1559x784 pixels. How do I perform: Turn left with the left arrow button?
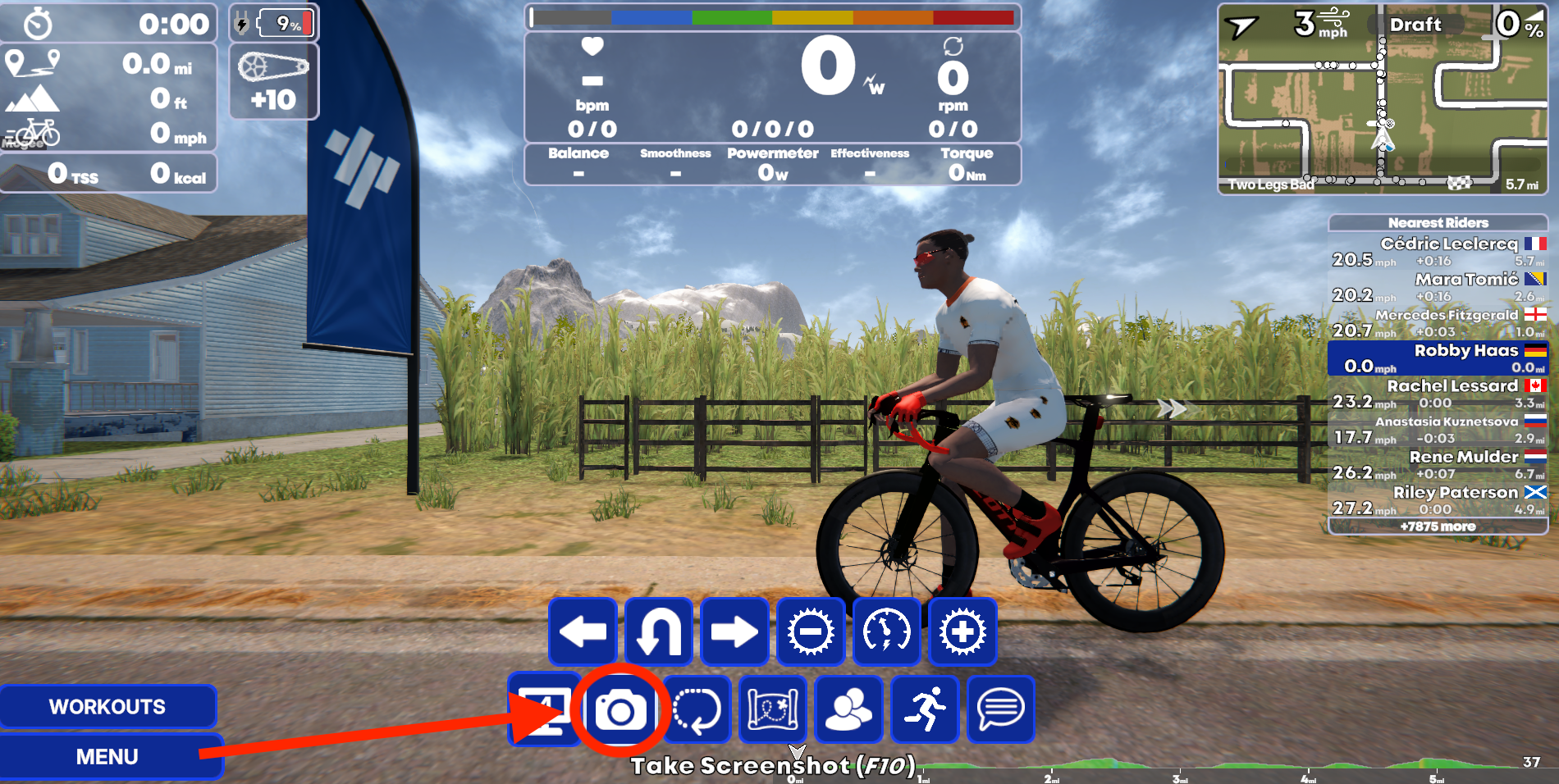point(583,631)
